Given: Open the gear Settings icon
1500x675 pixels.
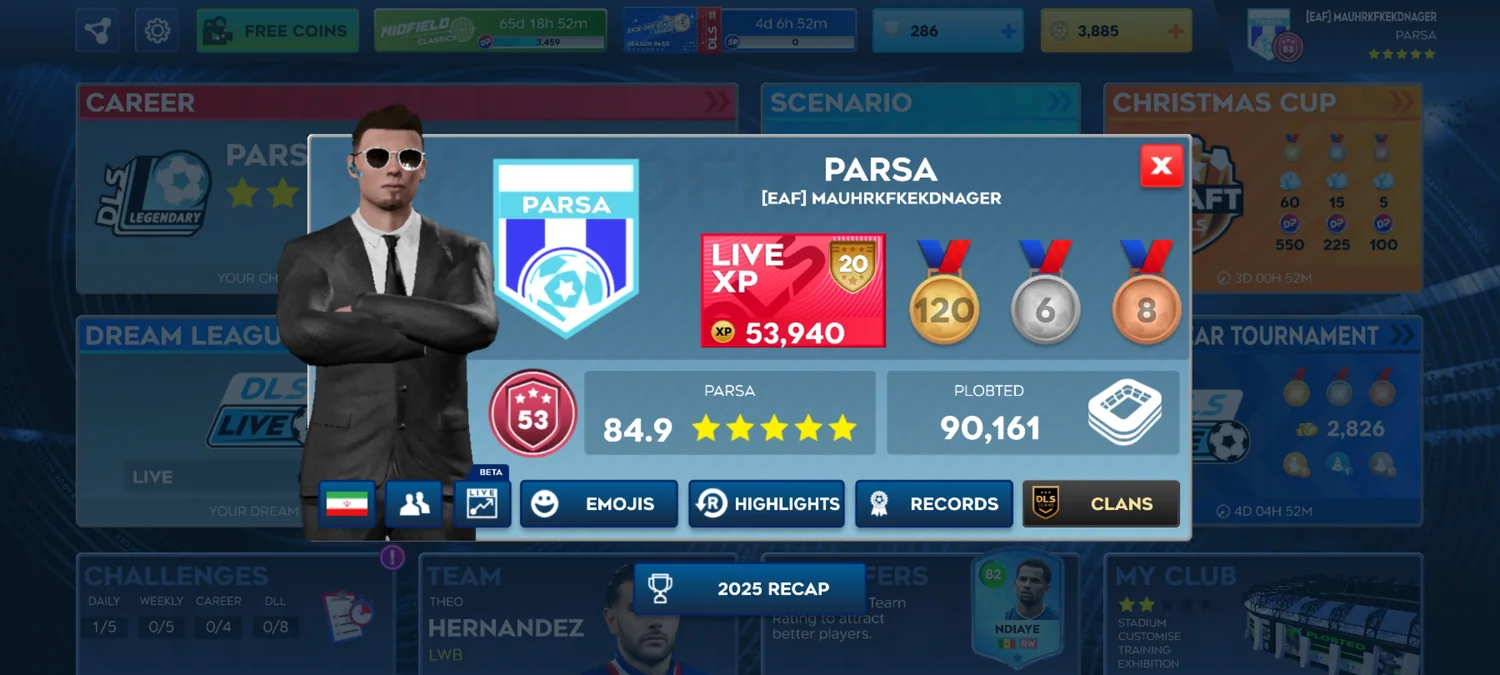Looking at the screenshot, I should tap(157, 31).
